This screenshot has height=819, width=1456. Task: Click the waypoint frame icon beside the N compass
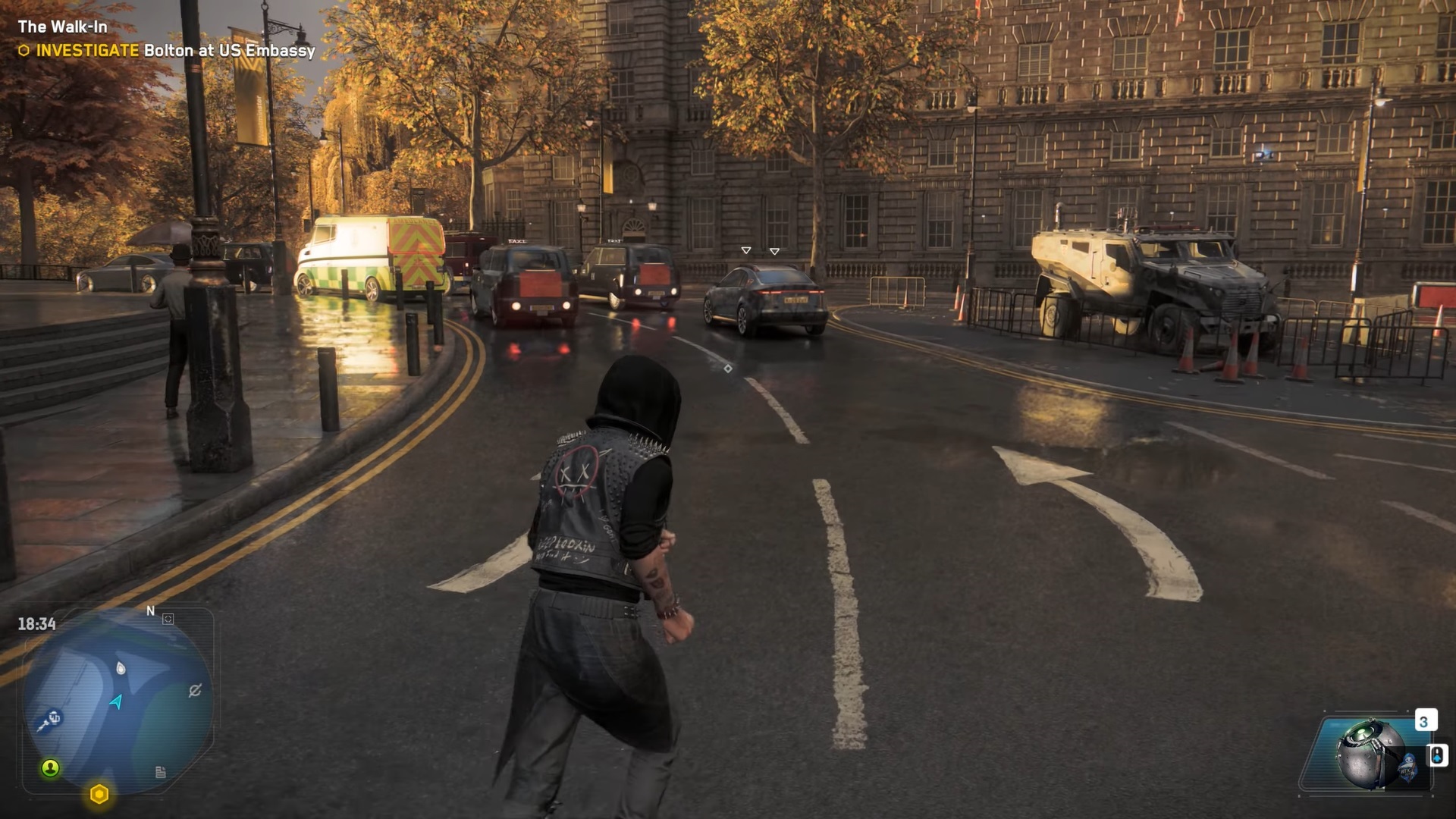(168, 619)
